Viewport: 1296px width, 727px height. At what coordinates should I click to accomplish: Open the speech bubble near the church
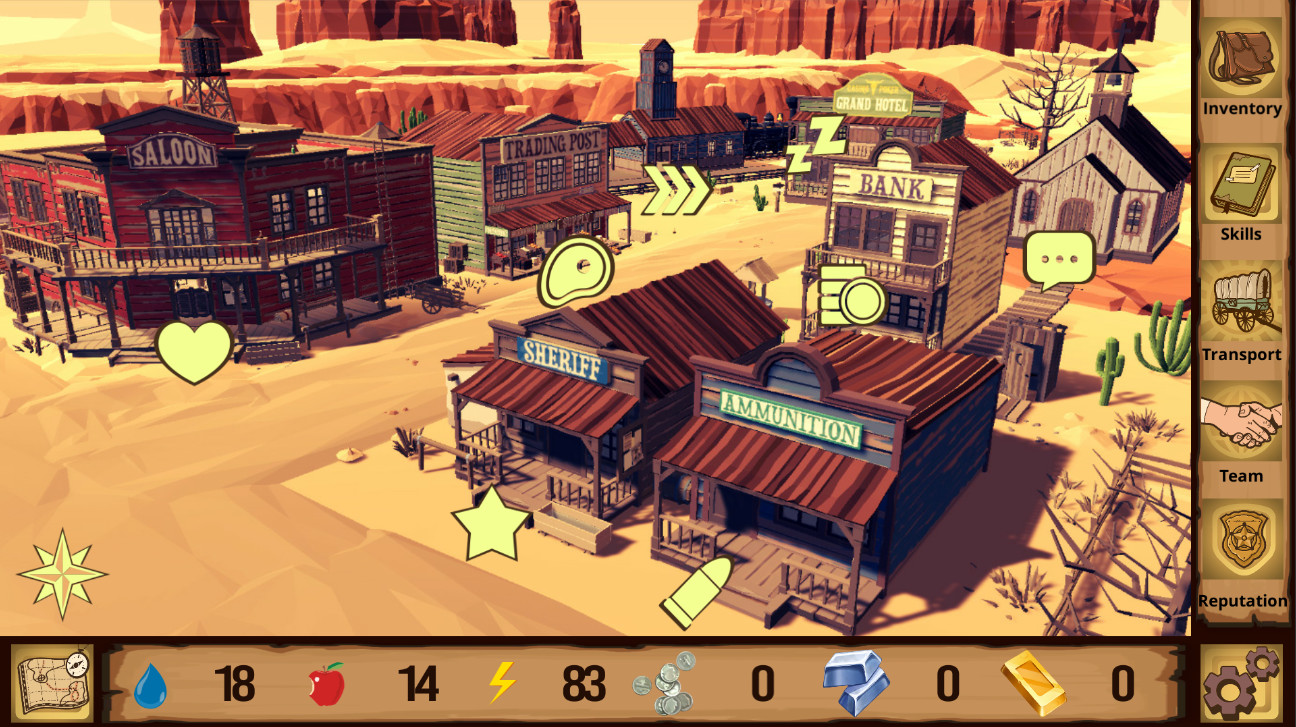[1058, 257]
